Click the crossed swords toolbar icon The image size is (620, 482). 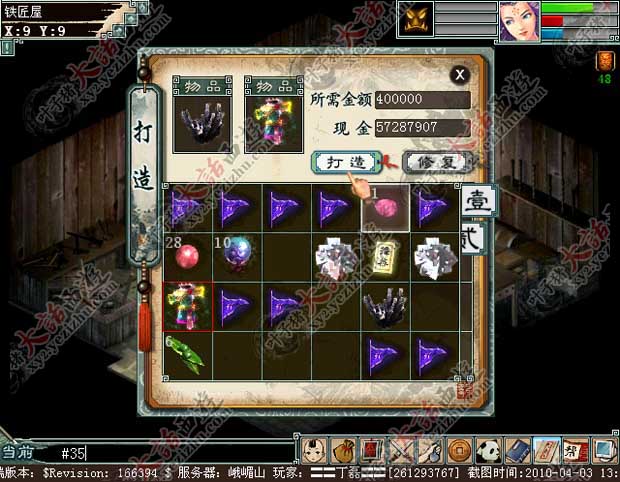point(403,448)
